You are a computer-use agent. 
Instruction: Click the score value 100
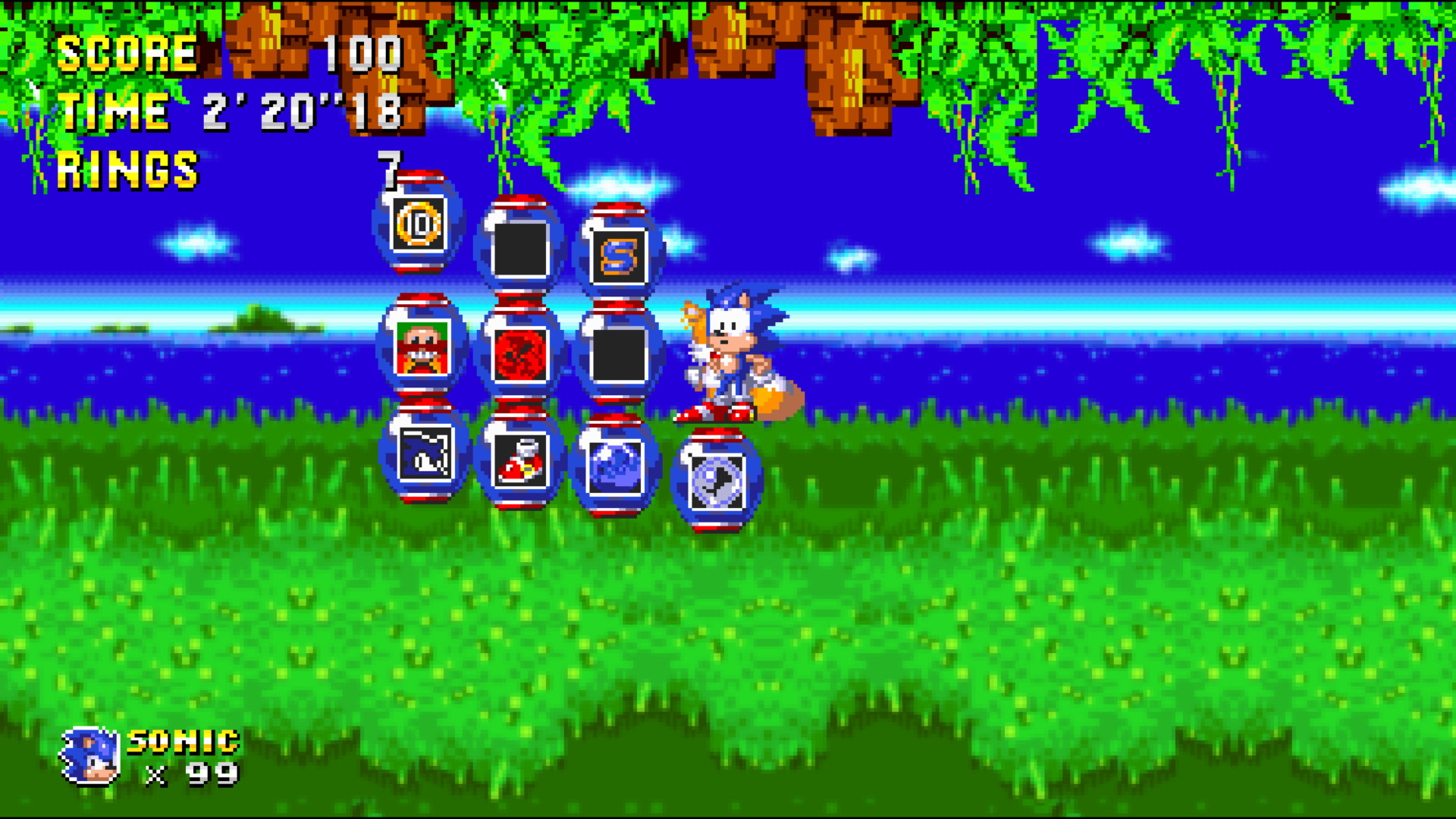[362, 52]
